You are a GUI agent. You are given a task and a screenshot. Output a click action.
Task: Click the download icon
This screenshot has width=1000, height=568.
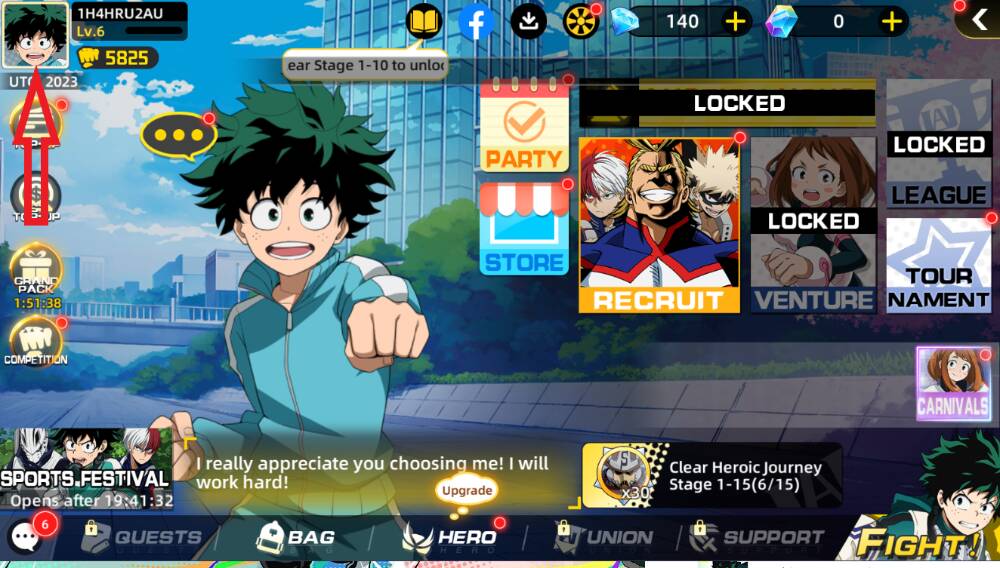point(529,21)
